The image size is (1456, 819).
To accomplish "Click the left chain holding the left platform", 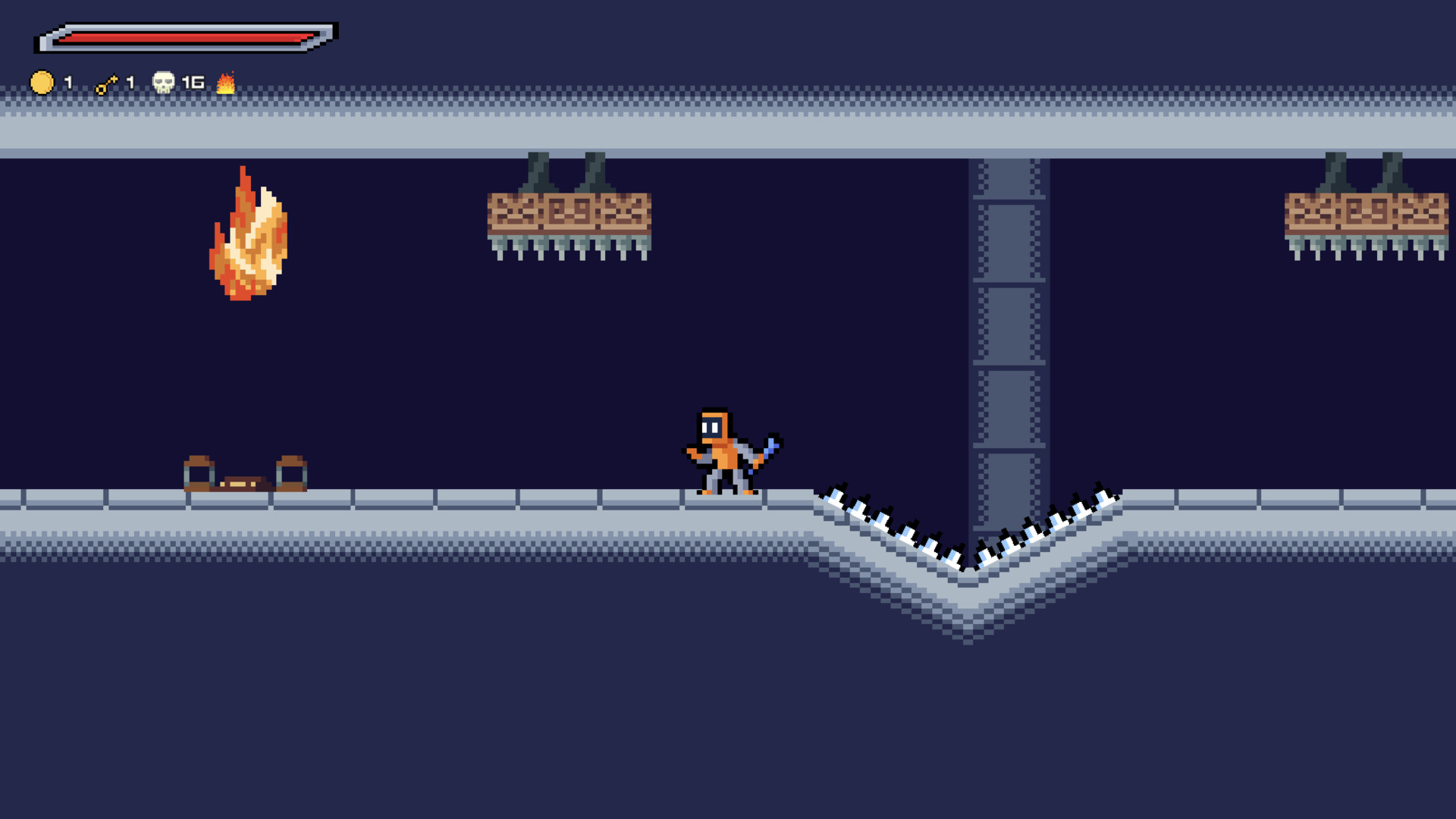I will [538, 171].
